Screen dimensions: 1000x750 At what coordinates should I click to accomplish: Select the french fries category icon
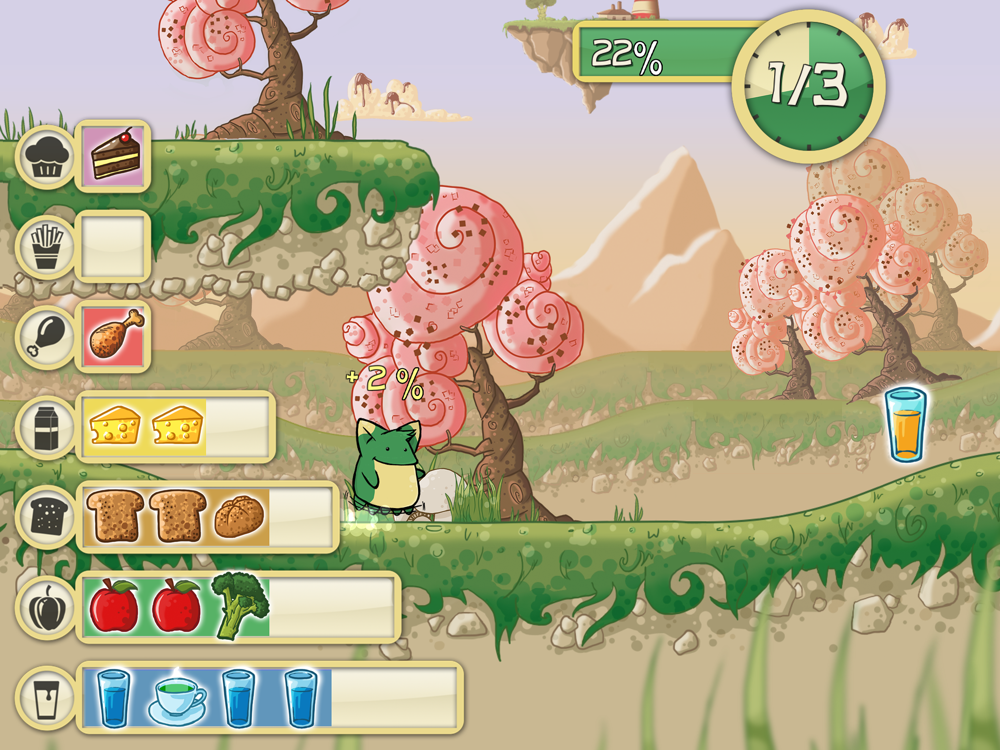(x=46, y=246)
